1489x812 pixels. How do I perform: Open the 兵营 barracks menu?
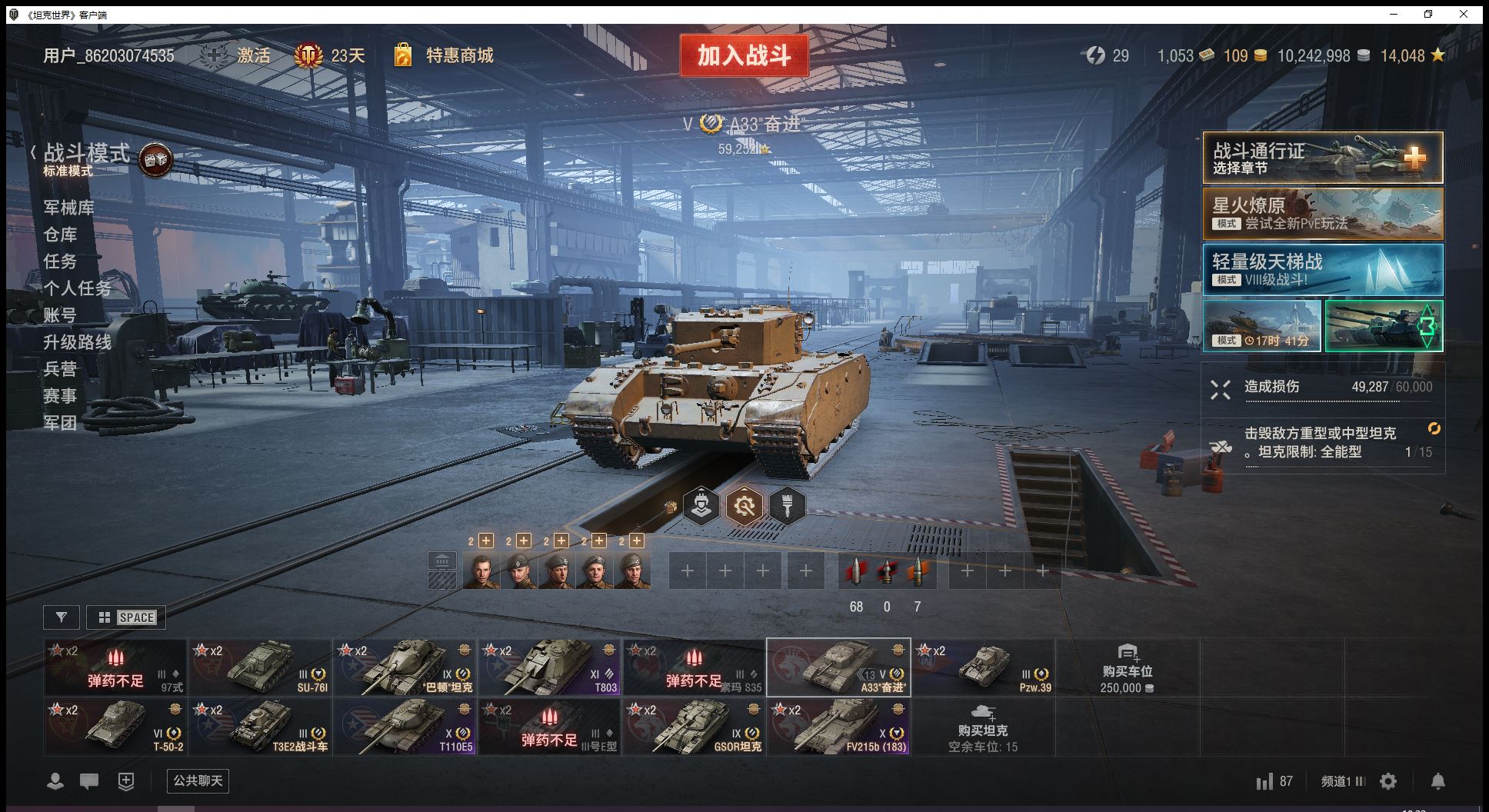(x=60, y=369)
